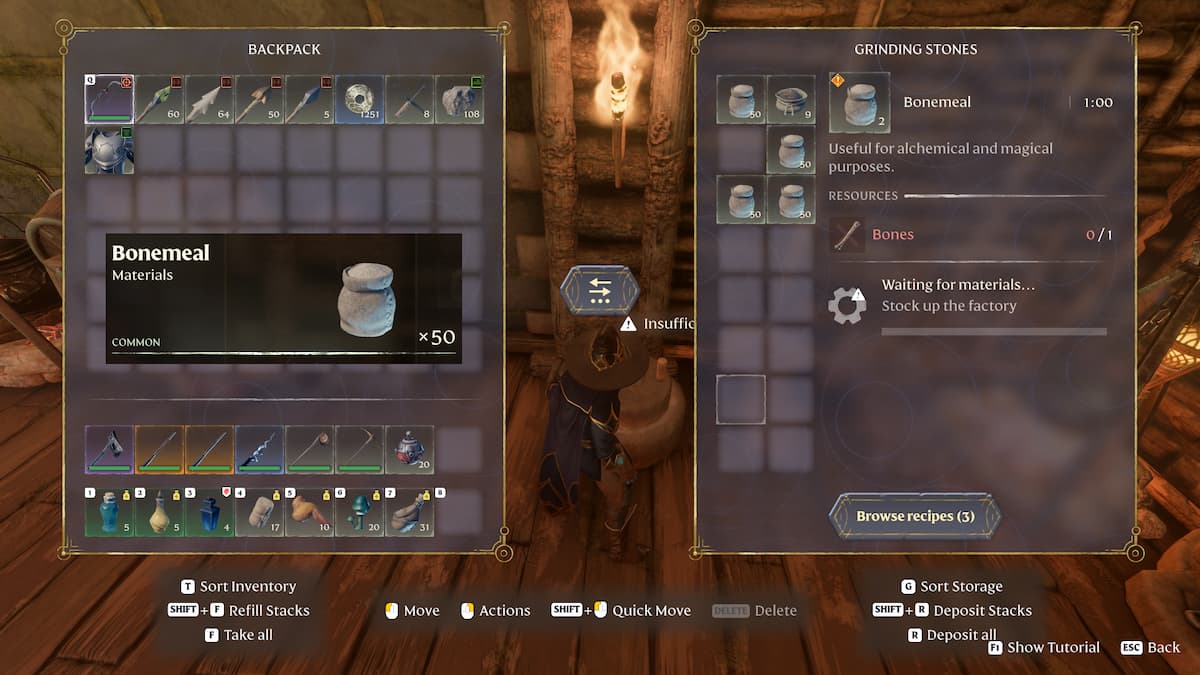Viewport: 1200px width, 675px height.
Task: Select the bow in the first backpack slot
Action: tap(109, 99)
